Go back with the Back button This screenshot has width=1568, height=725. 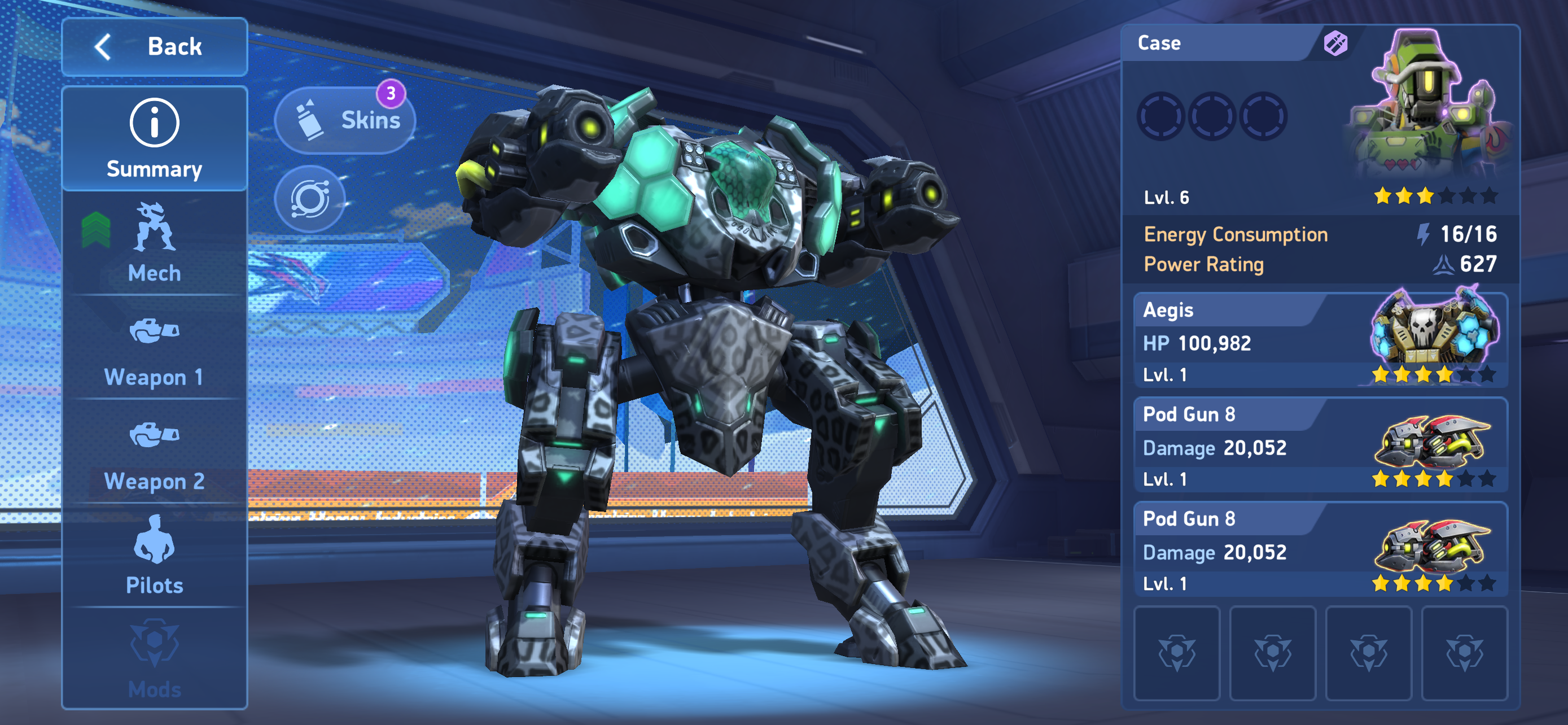[155, 47]
